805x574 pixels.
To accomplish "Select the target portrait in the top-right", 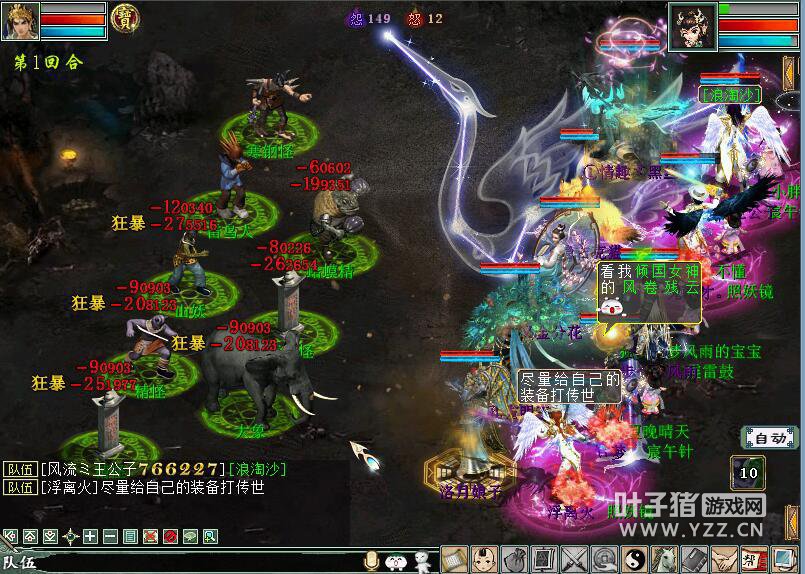I will click(691, 22).
